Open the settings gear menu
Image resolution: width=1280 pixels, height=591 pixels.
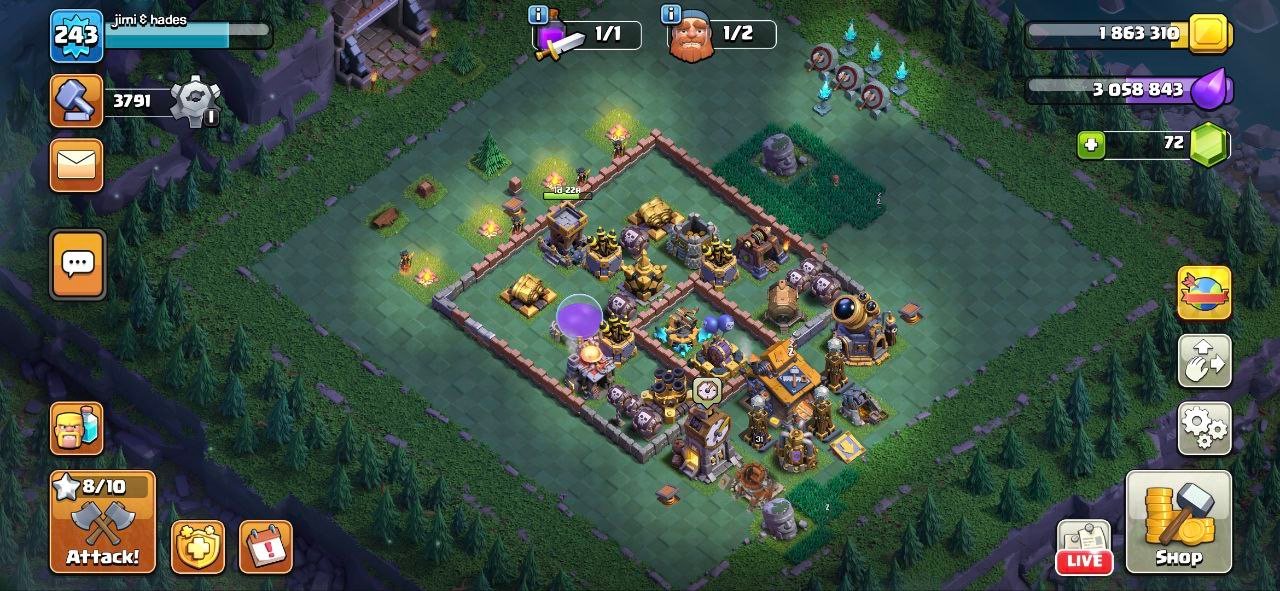1204,429
